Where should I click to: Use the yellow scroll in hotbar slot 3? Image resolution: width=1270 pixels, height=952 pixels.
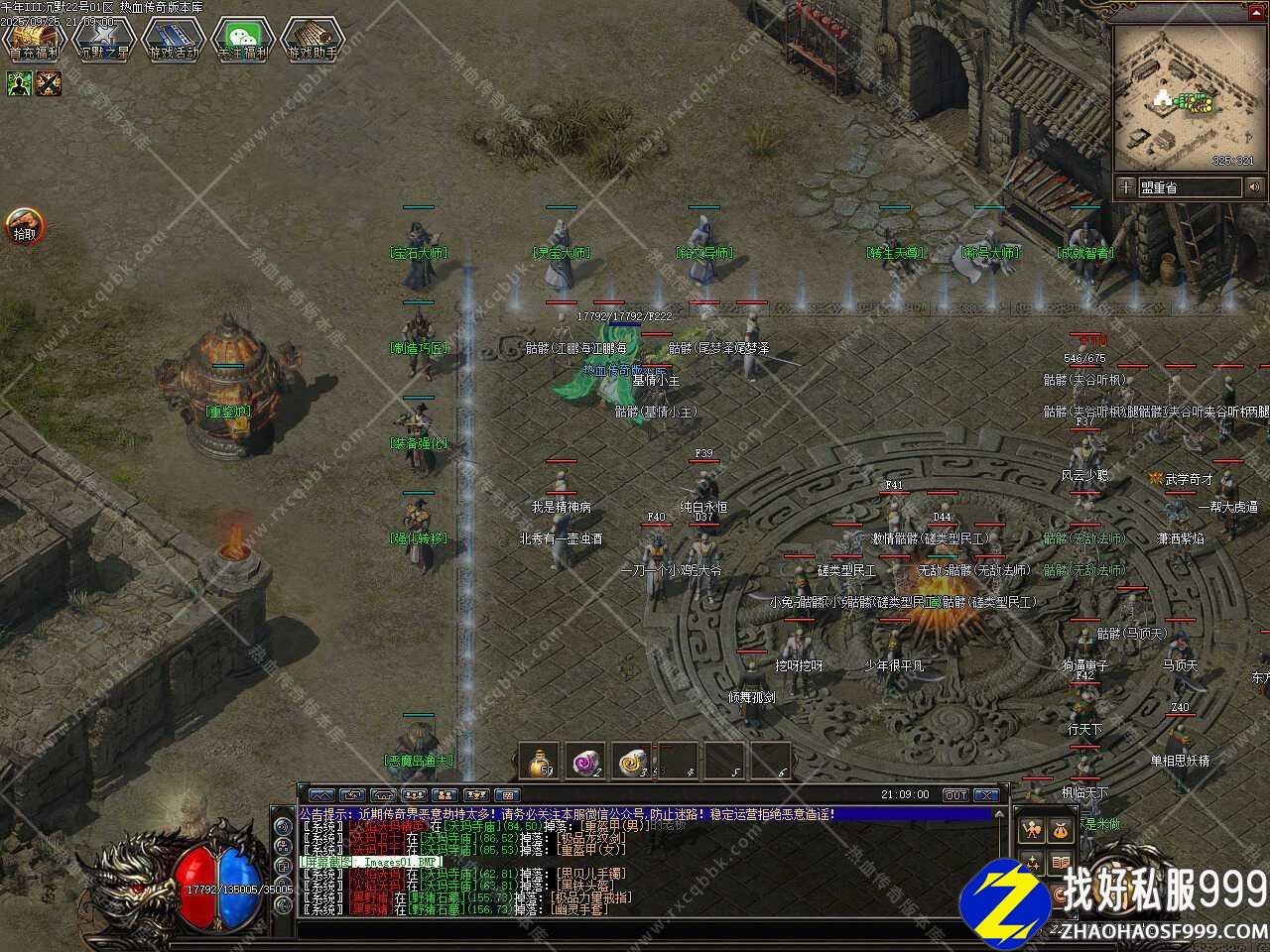[632, 762]
